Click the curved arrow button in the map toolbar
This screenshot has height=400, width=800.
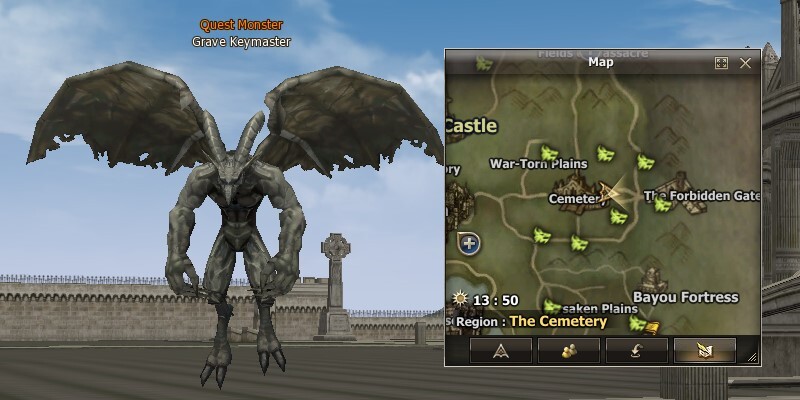point(636,349)
